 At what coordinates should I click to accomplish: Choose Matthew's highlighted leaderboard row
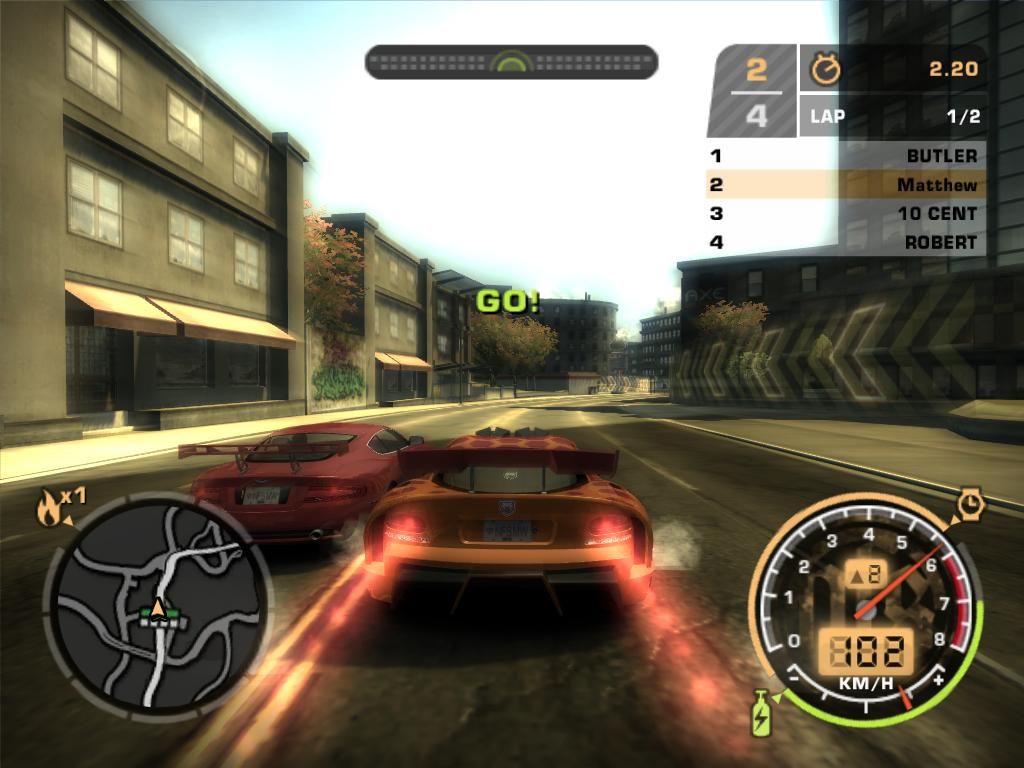(x=845, y=184)
